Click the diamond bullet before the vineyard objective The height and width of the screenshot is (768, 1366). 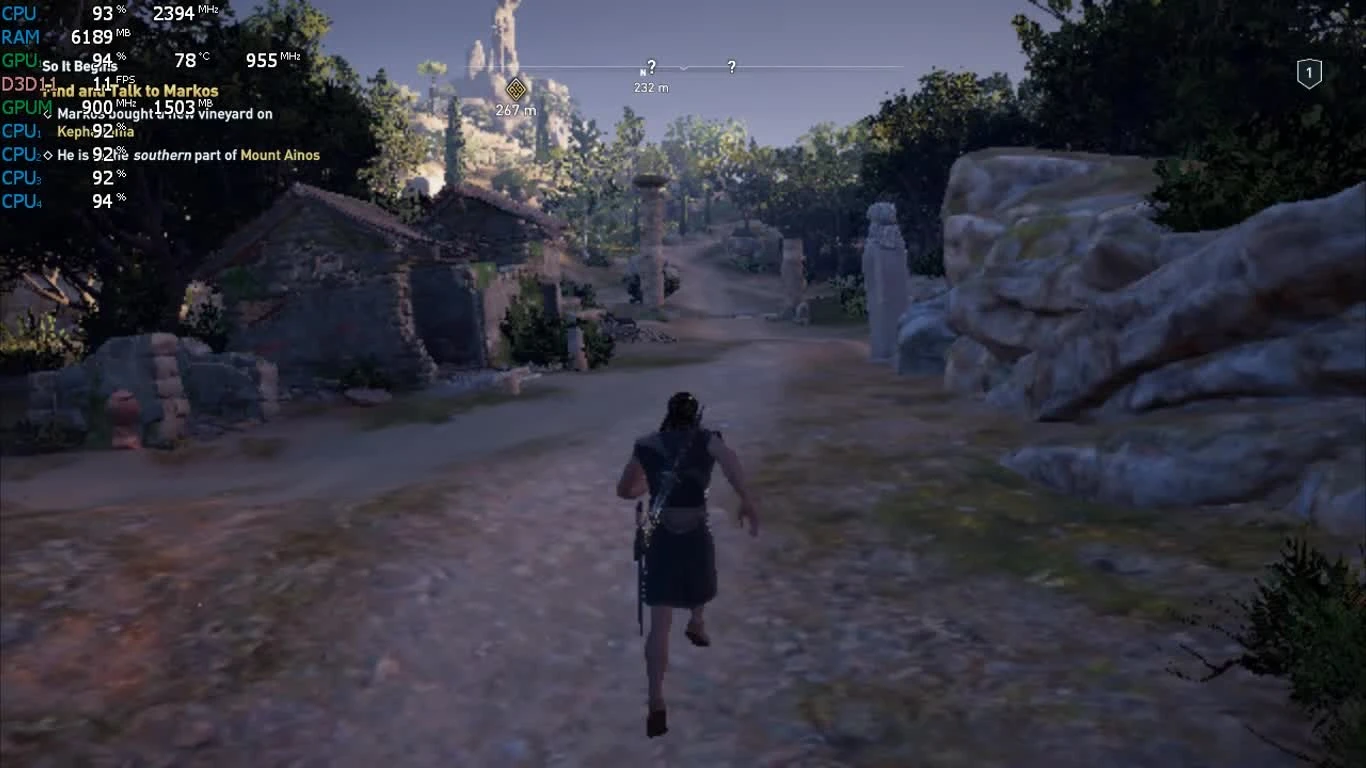[46, 113]
